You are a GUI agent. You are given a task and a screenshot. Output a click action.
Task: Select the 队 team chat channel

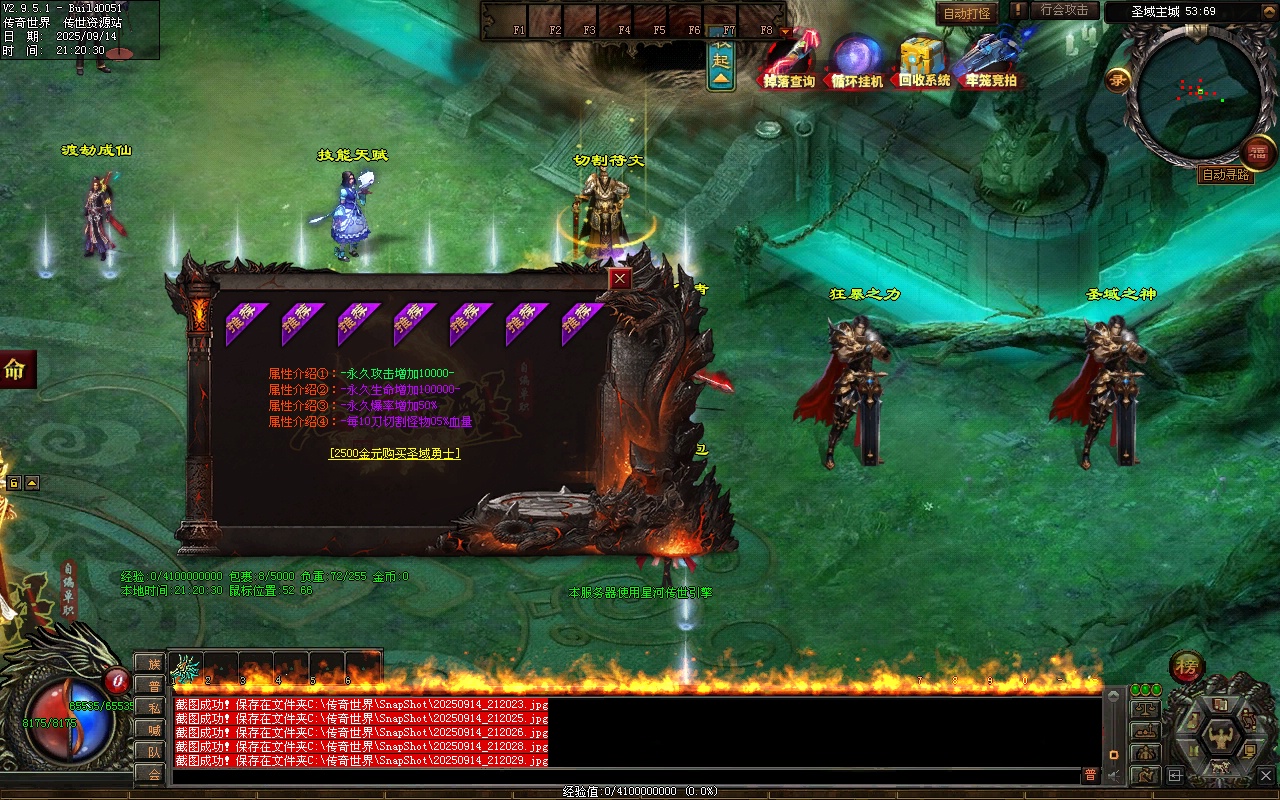click(x=153, y=751)
